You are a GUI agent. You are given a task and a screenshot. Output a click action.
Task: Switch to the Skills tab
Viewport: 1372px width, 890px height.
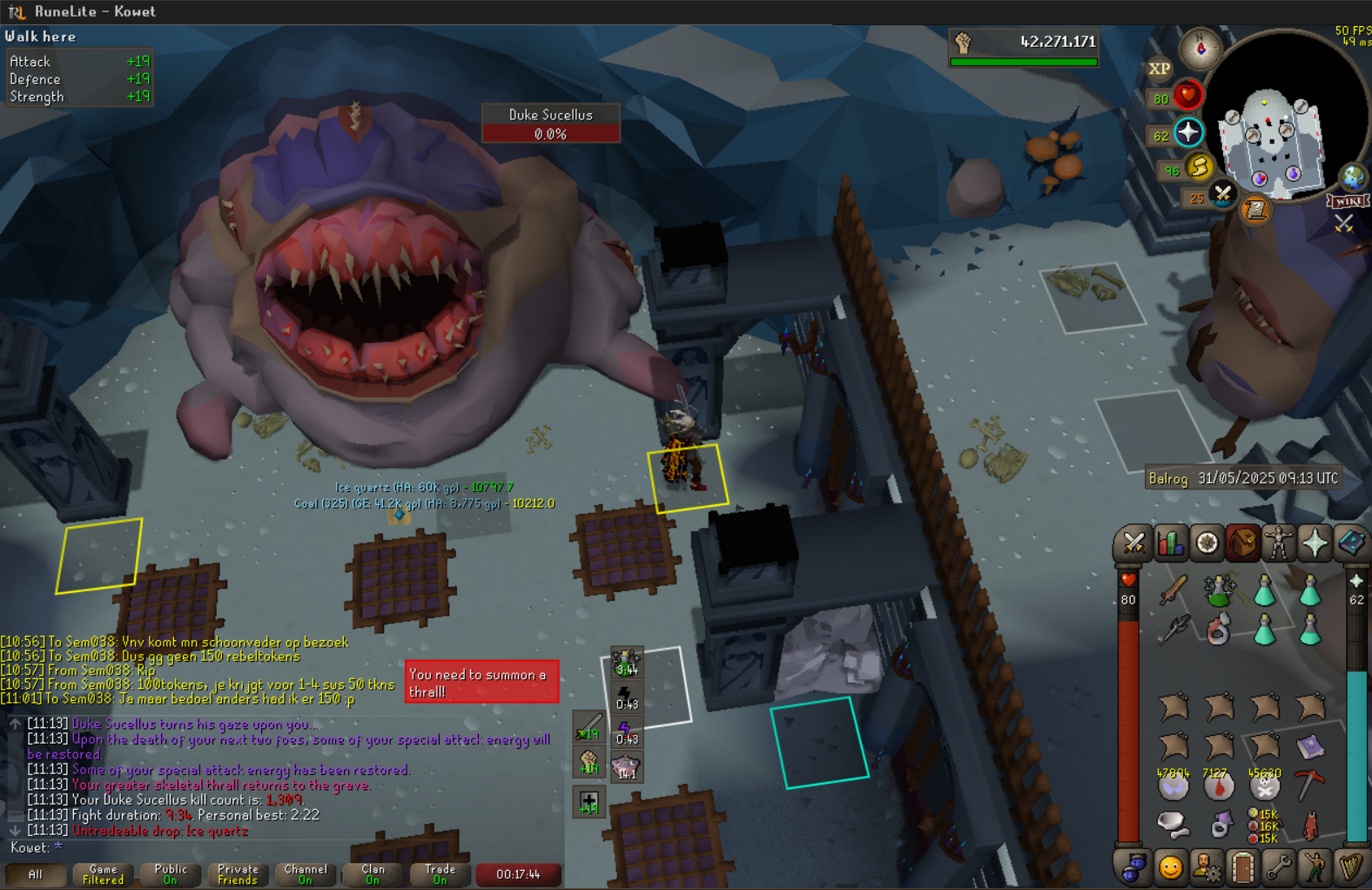[1170, 543]
